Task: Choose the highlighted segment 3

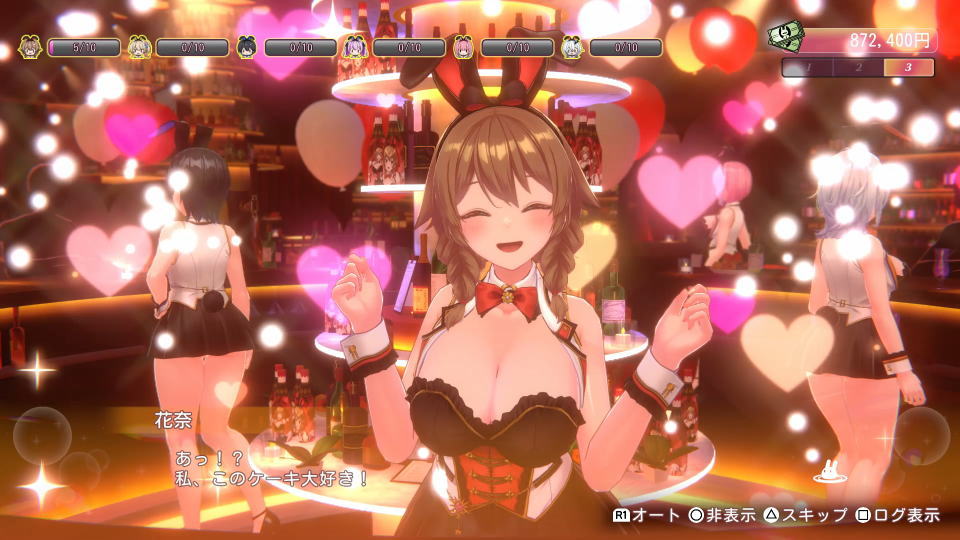Action: tap(909, 68)
